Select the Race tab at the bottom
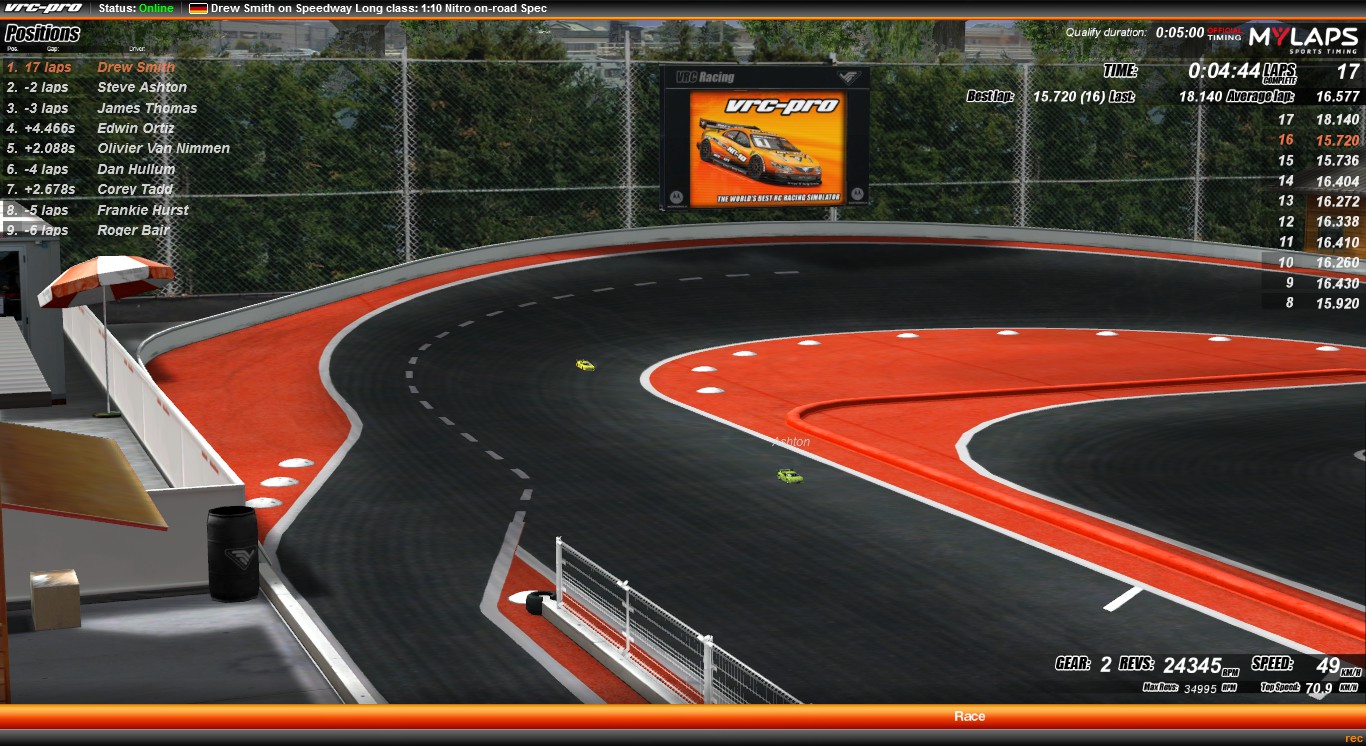The height and width of the screenshot is (746, 1366). [x=970, y=715]
